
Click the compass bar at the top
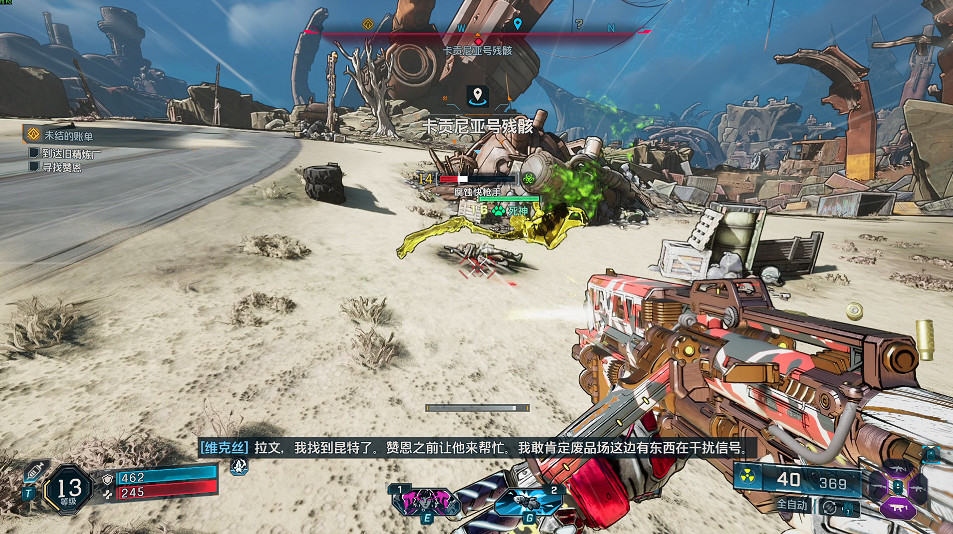tap(478, 30)
